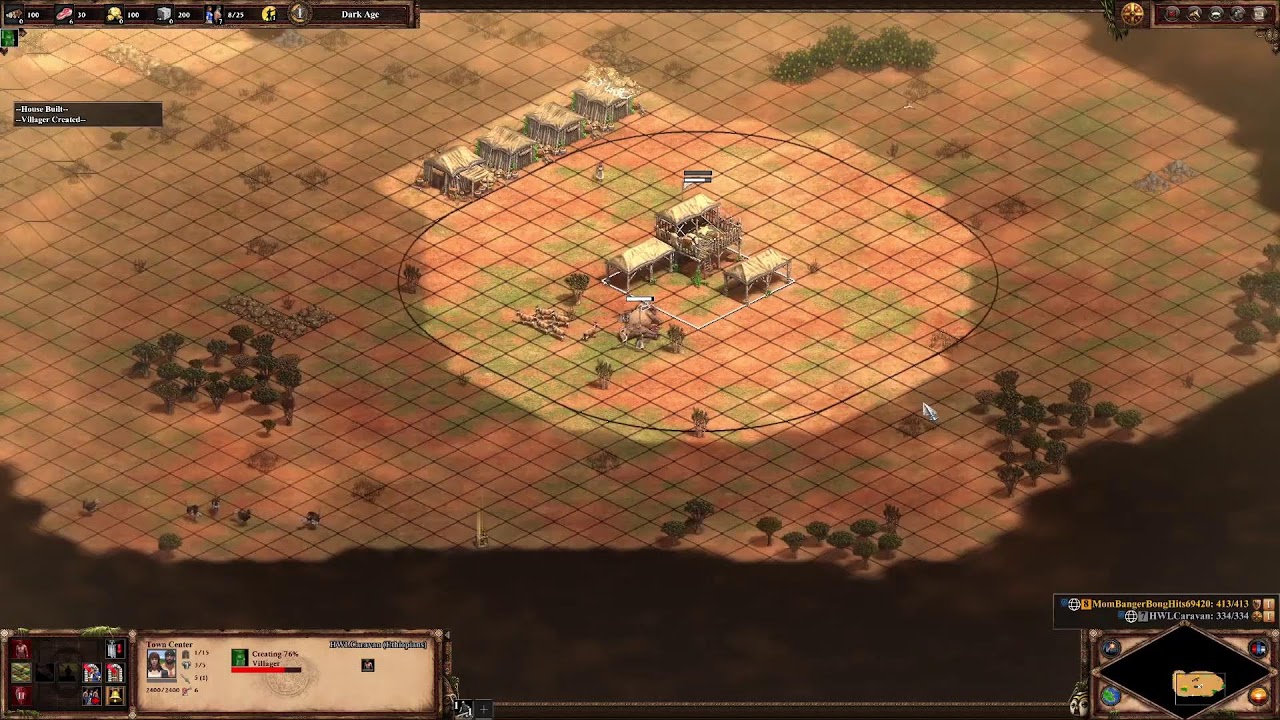The height and width of the screenshot is (720, 1280).
Task: Open the tech tree button
Action: coord(1194,14)
